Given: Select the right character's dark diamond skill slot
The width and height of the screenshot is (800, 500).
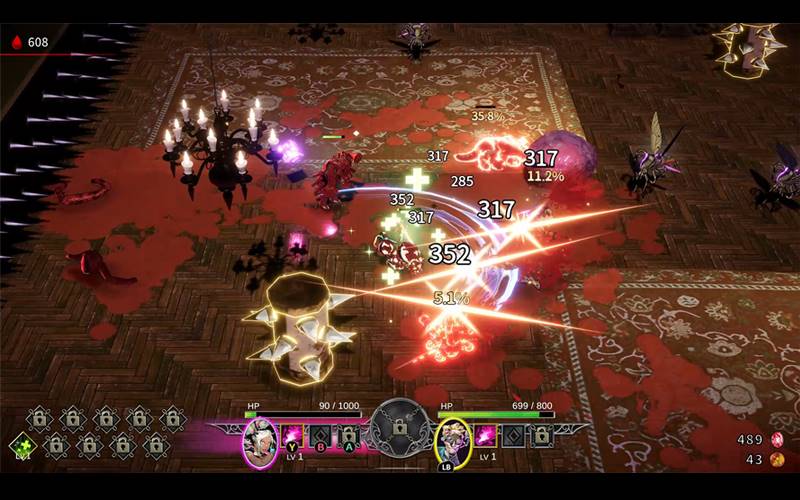Looking at the screenshot, I should pos(513,435).
